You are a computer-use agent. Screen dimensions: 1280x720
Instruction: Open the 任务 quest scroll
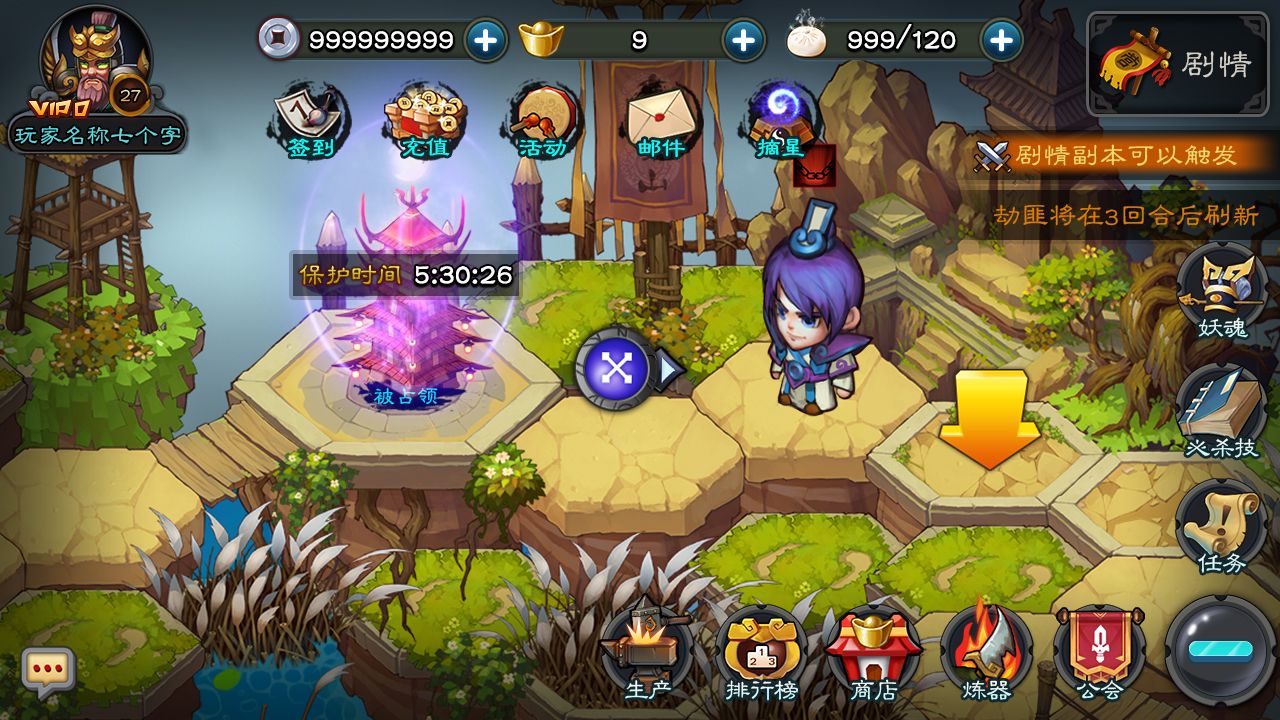pyautogui.click(x=1221, y=527)
